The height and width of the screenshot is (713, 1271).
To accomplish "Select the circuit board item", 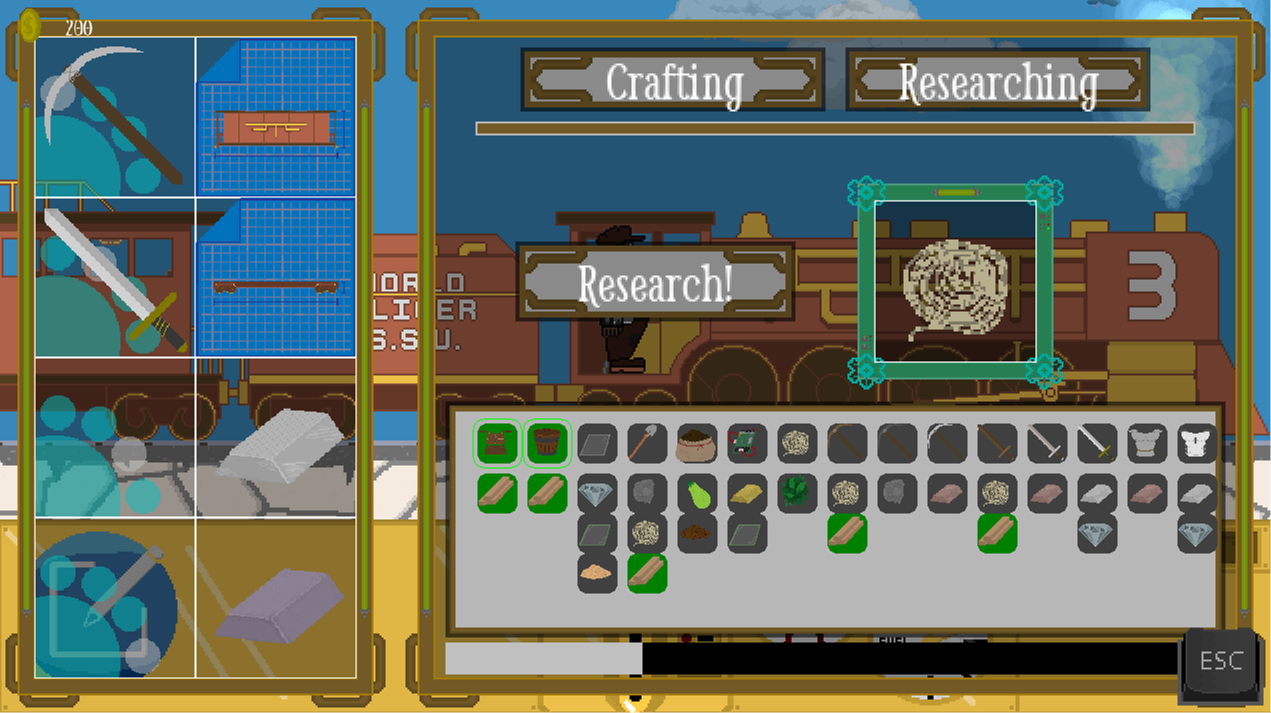I will click(747, 443).
